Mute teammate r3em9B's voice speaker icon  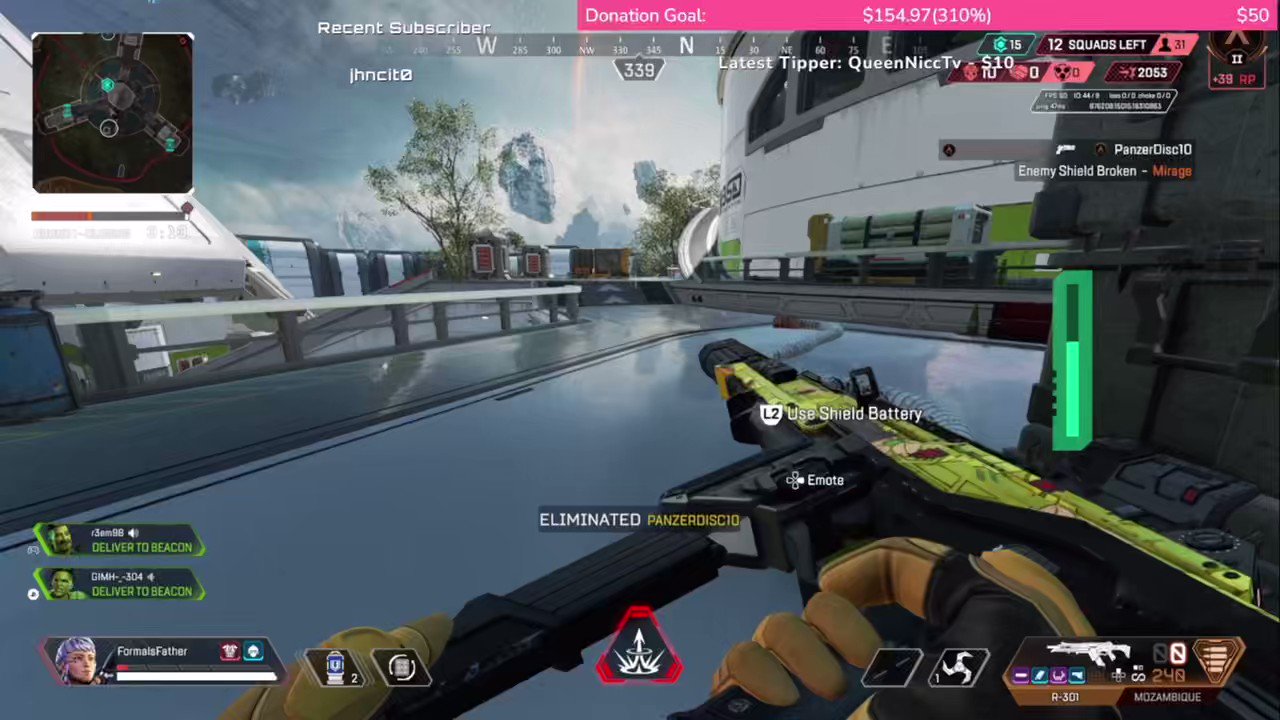[x=132, y=534]
